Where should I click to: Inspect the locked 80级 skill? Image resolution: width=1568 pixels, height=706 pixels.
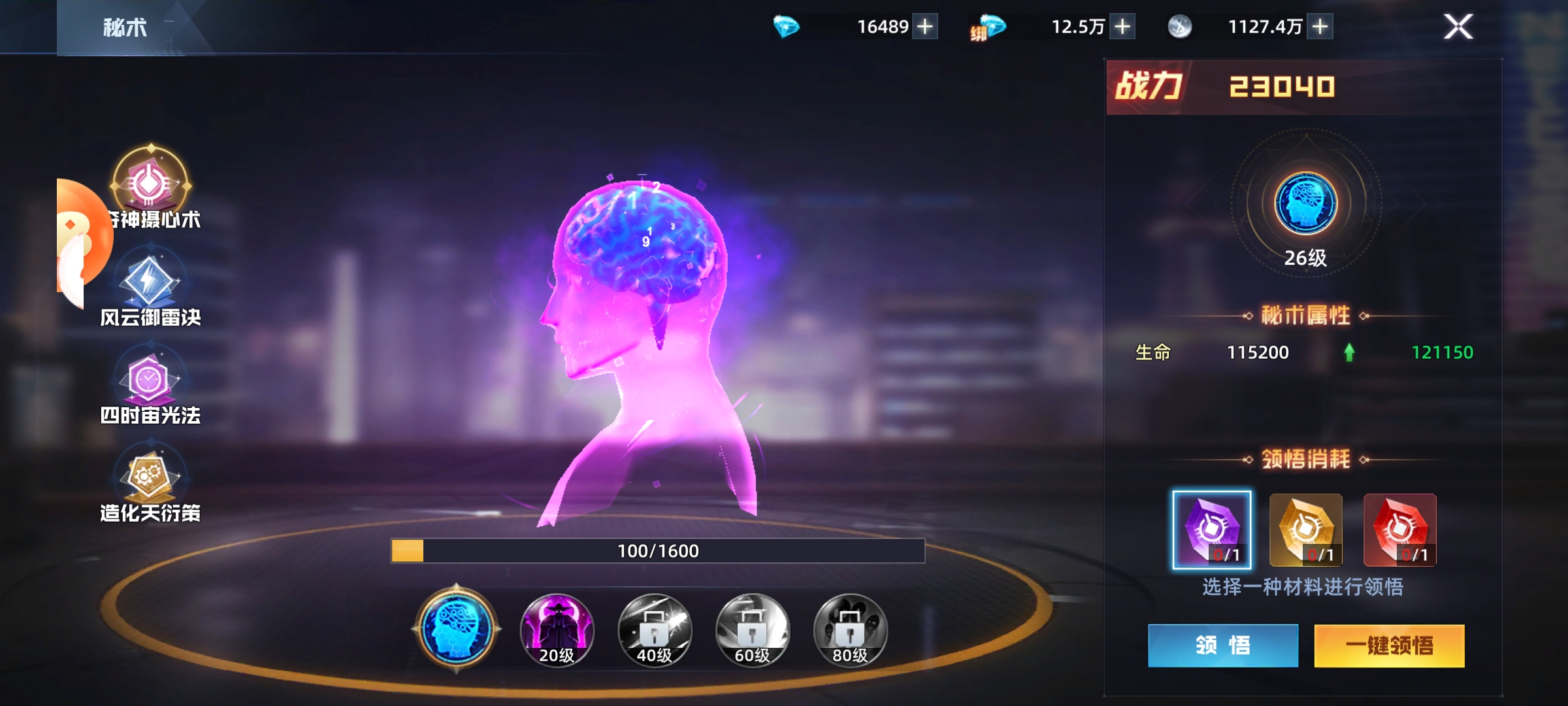click(850, 630)
